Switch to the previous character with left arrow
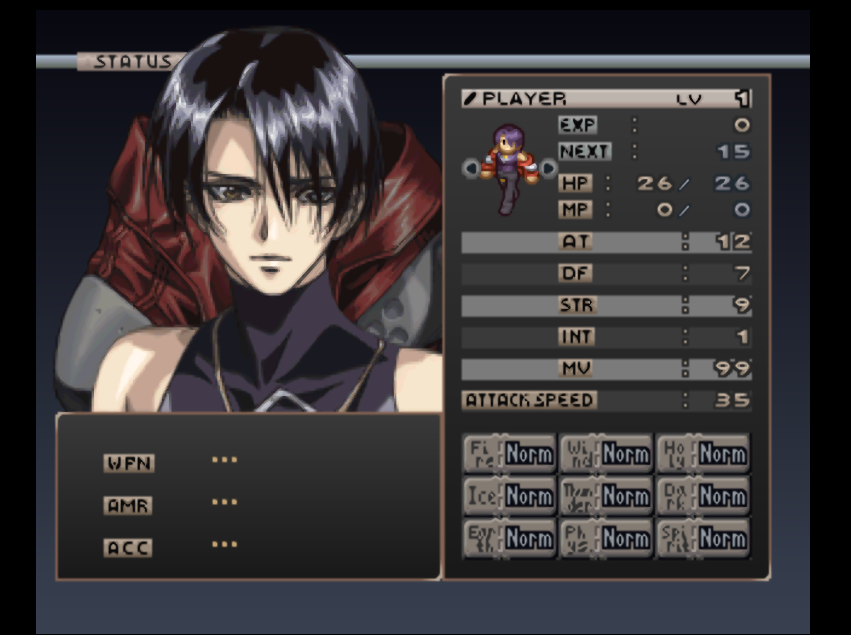Viewport: 851px width, 635px height. click(x=472, y=169)
